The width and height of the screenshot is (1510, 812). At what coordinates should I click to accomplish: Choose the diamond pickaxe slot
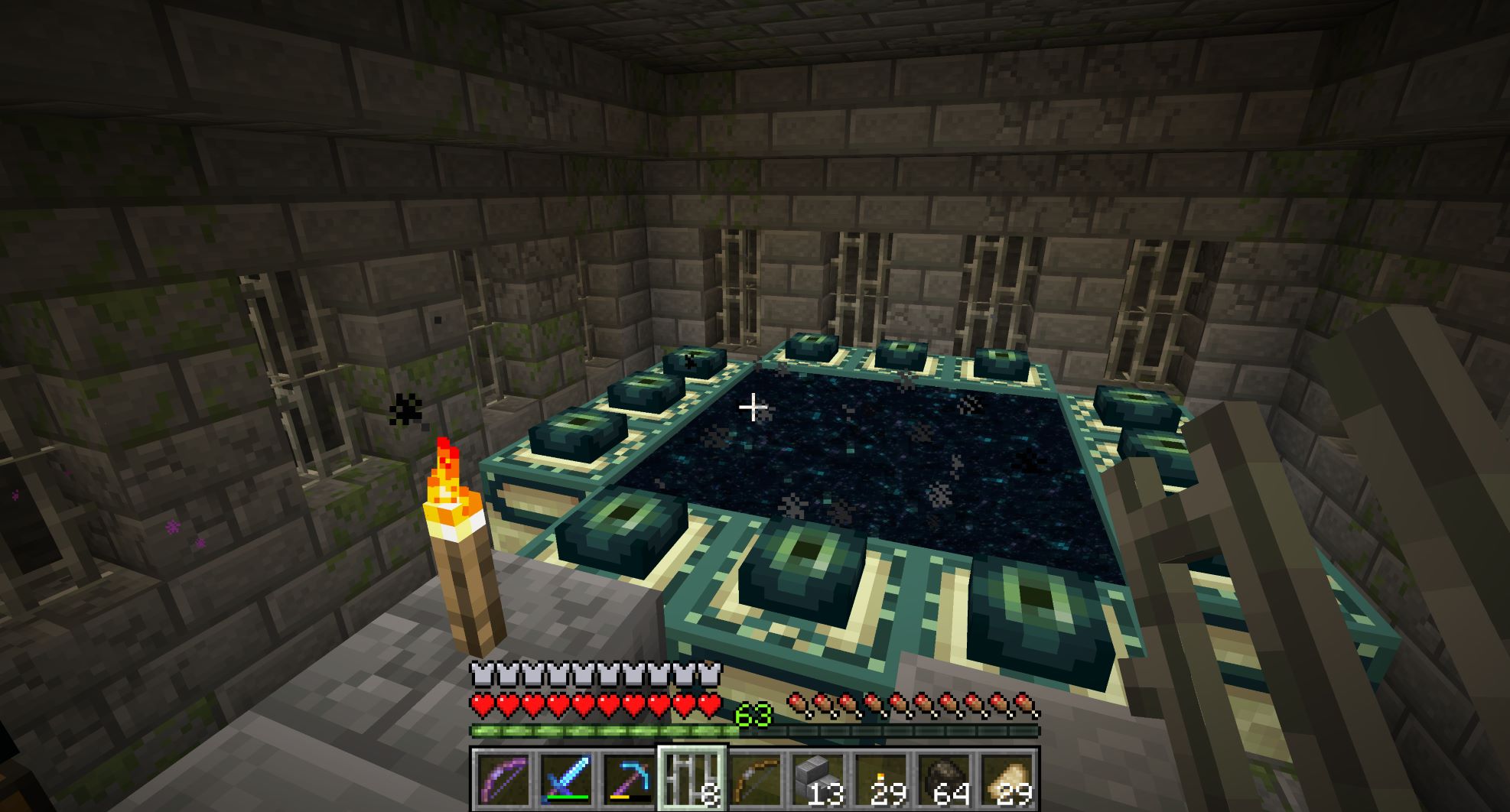tap(628, 780)
